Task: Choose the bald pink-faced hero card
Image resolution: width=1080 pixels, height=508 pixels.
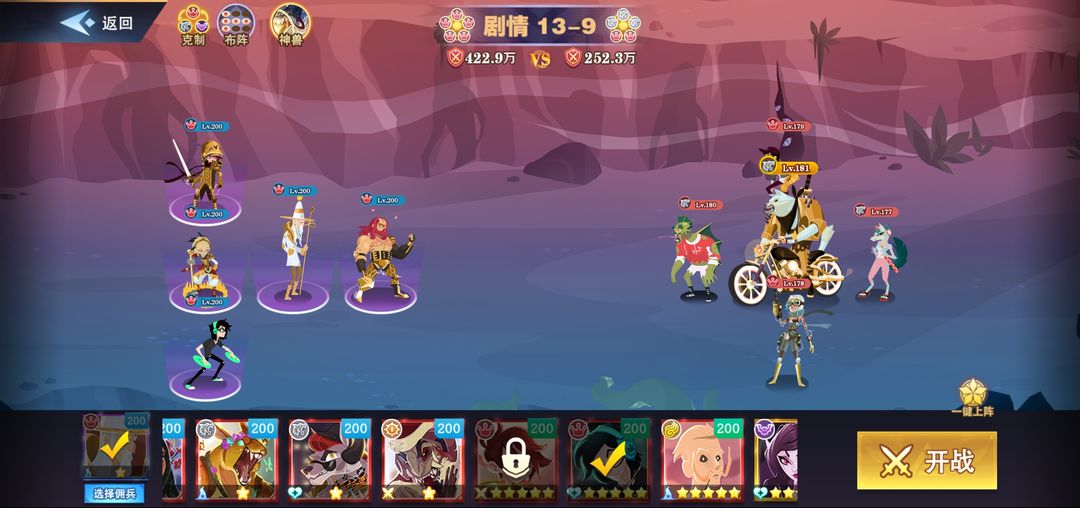Action: [703, 458]
